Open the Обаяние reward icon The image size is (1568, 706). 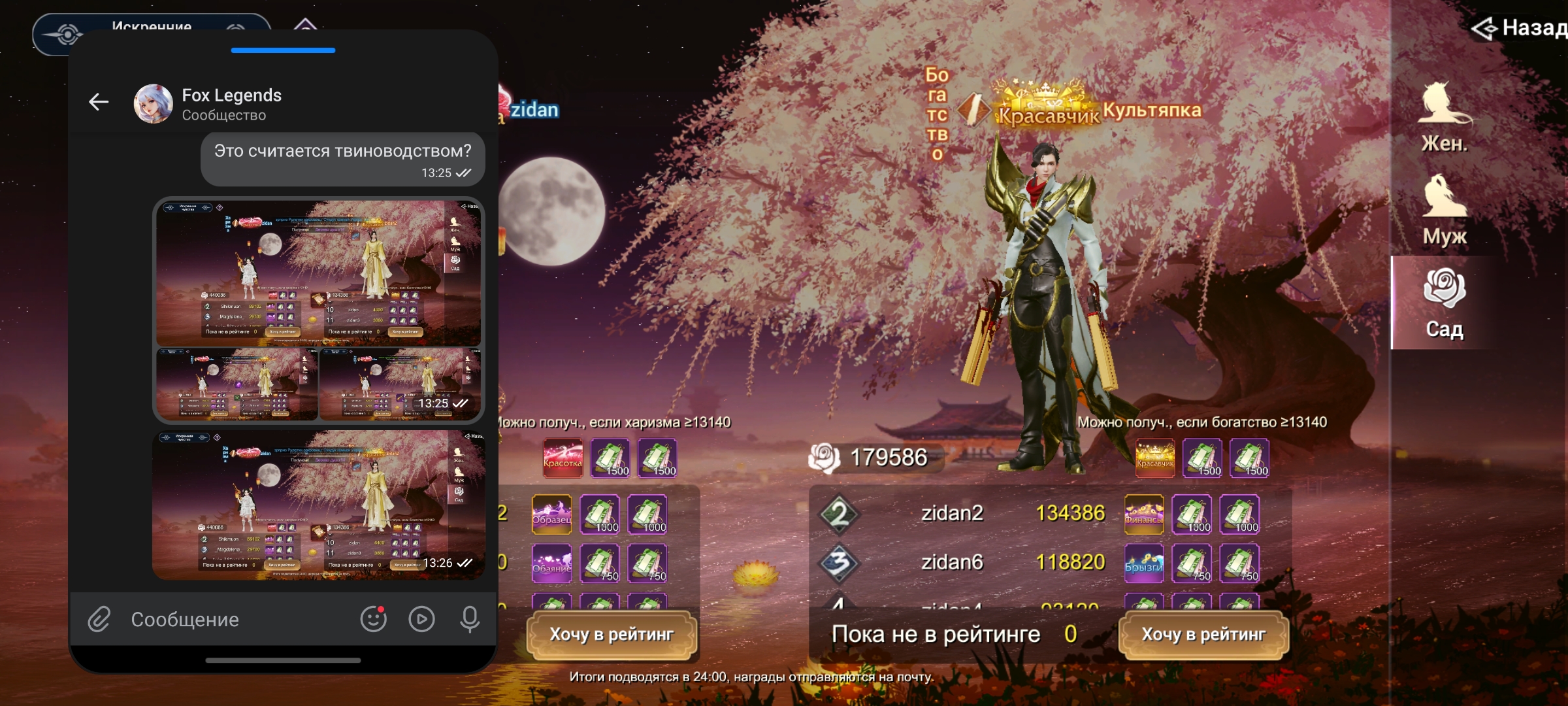551,563
